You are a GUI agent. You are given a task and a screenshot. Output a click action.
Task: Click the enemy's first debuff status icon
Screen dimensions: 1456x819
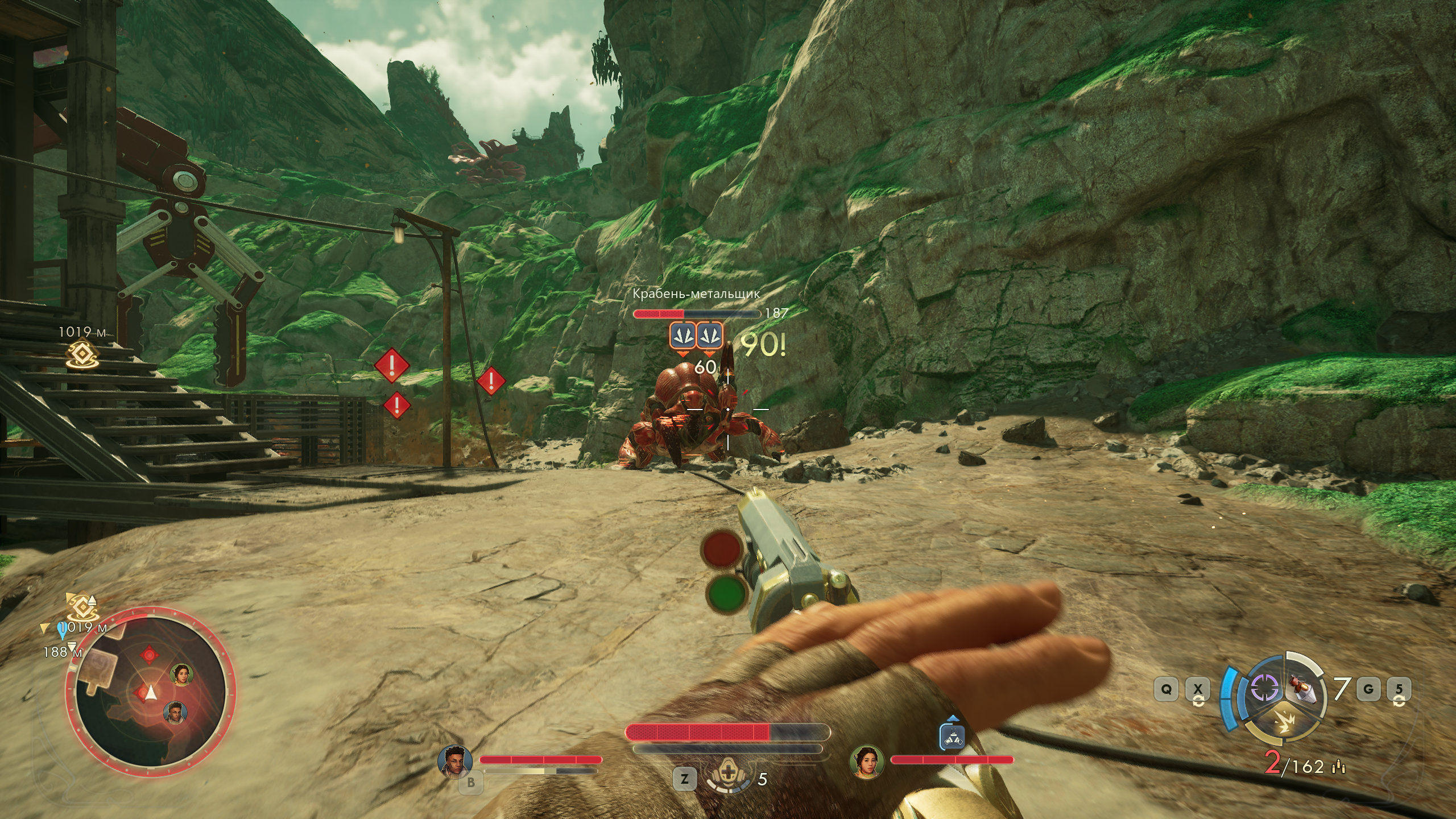(681, 334)
